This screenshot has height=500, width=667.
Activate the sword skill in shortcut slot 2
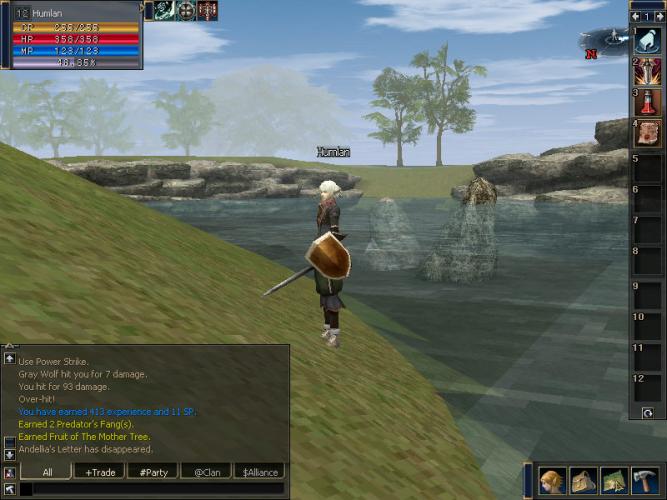tap(647, 71)
